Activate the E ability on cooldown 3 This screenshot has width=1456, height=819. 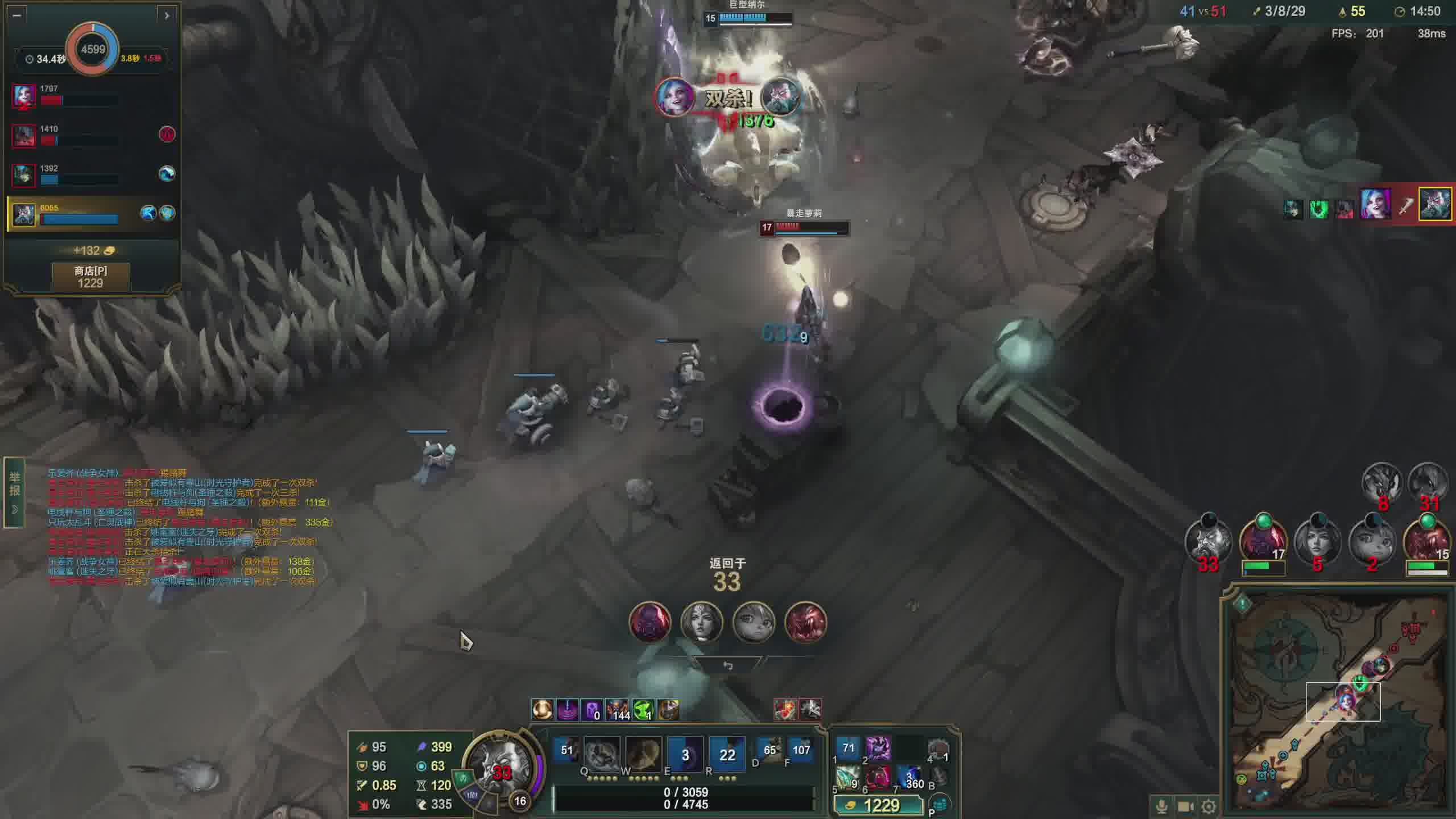click(685, 754)
